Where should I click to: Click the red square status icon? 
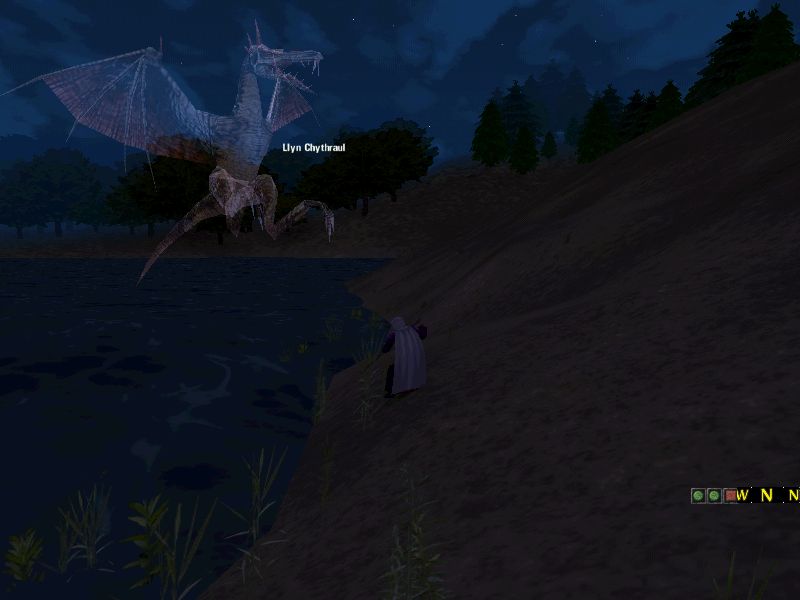tap(730, 495)
